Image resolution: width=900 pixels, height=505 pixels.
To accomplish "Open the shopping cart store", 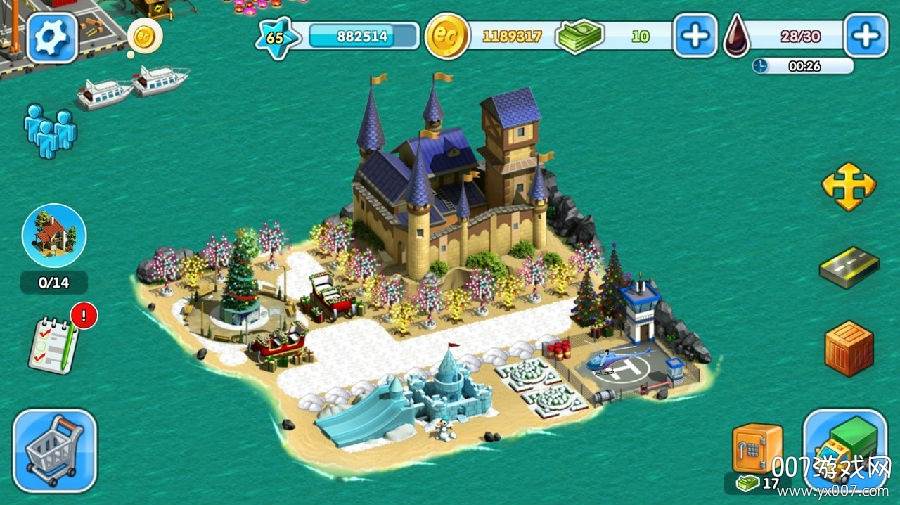I will [54, 449].
